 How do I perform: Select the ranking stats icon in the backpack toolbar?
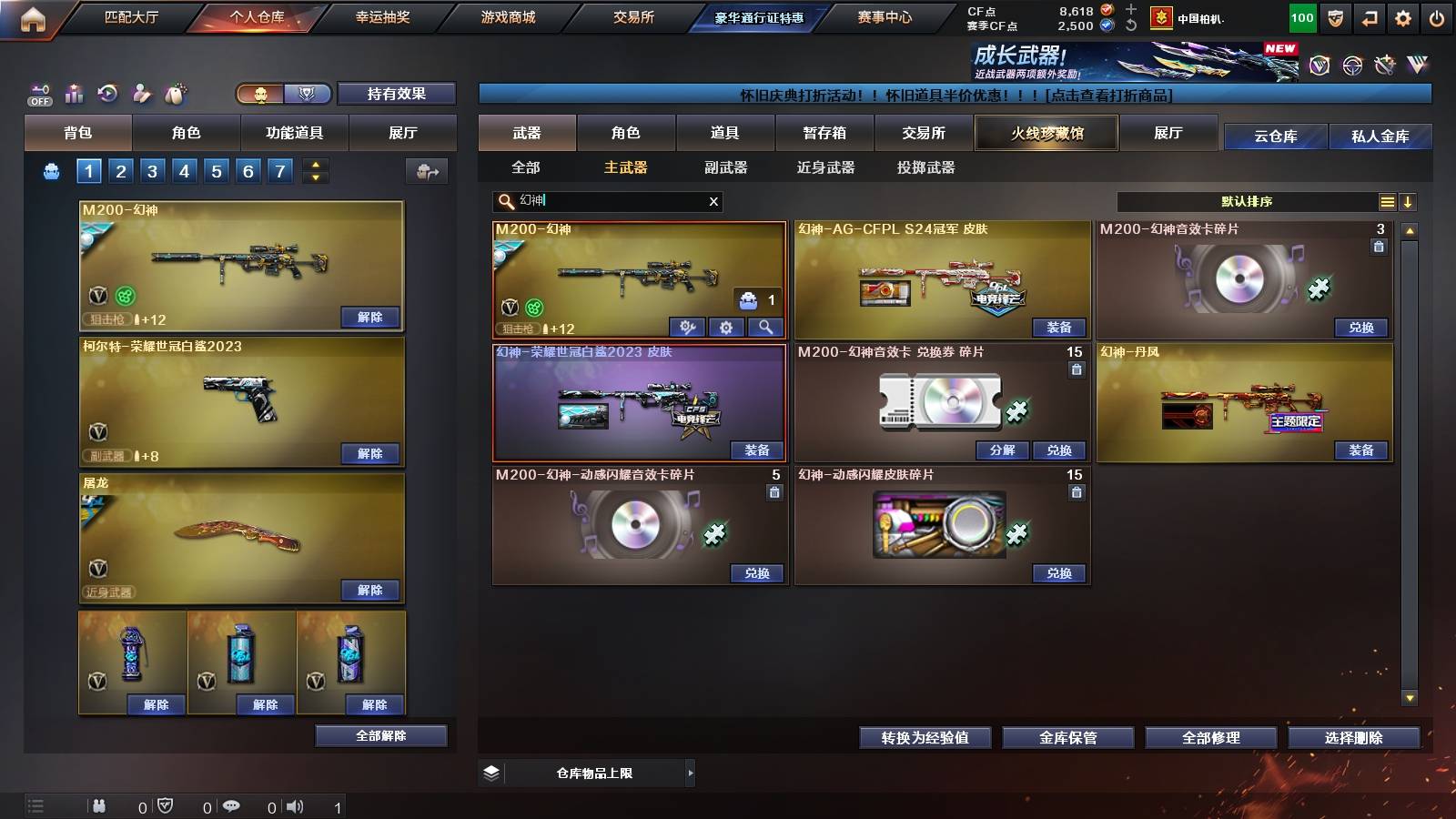coord(75,93)
